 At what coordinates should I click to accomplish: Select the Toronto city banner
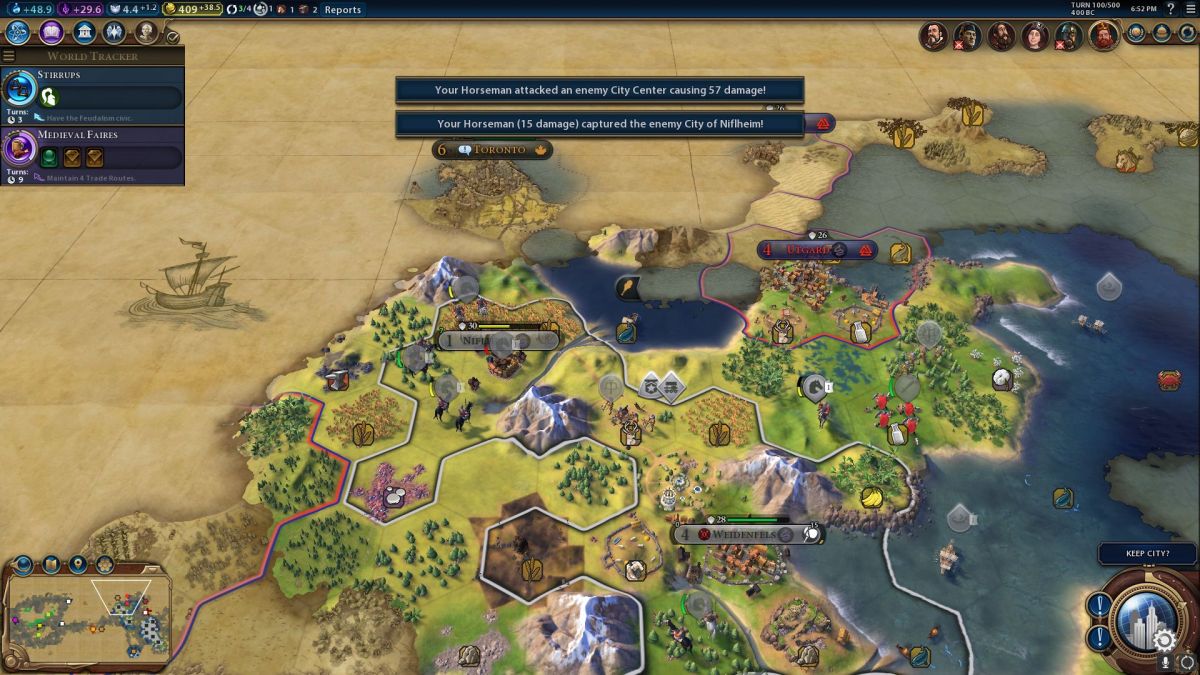tap(492, 150)
